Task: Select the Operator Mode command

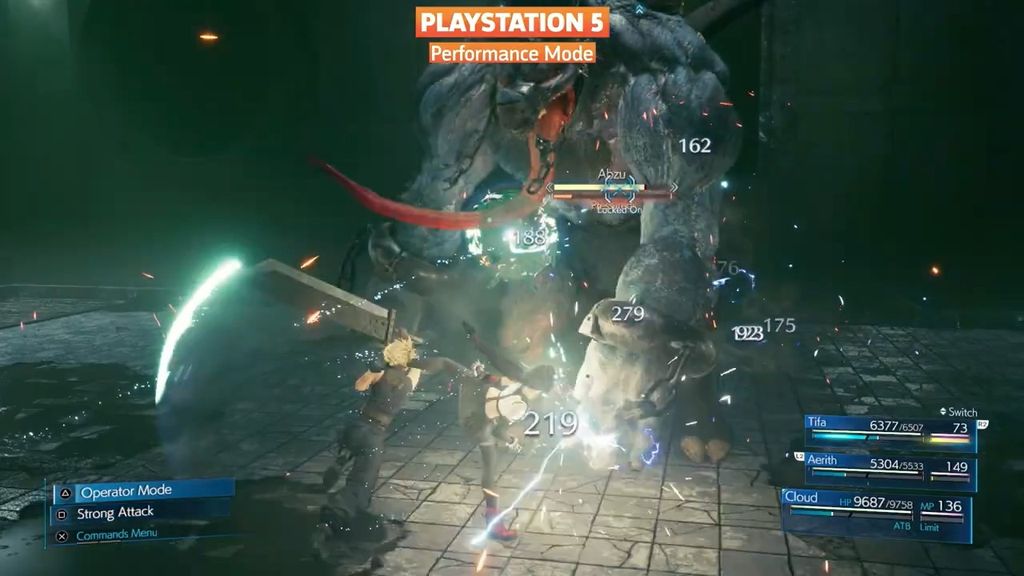Action: [x=140, y=491]
